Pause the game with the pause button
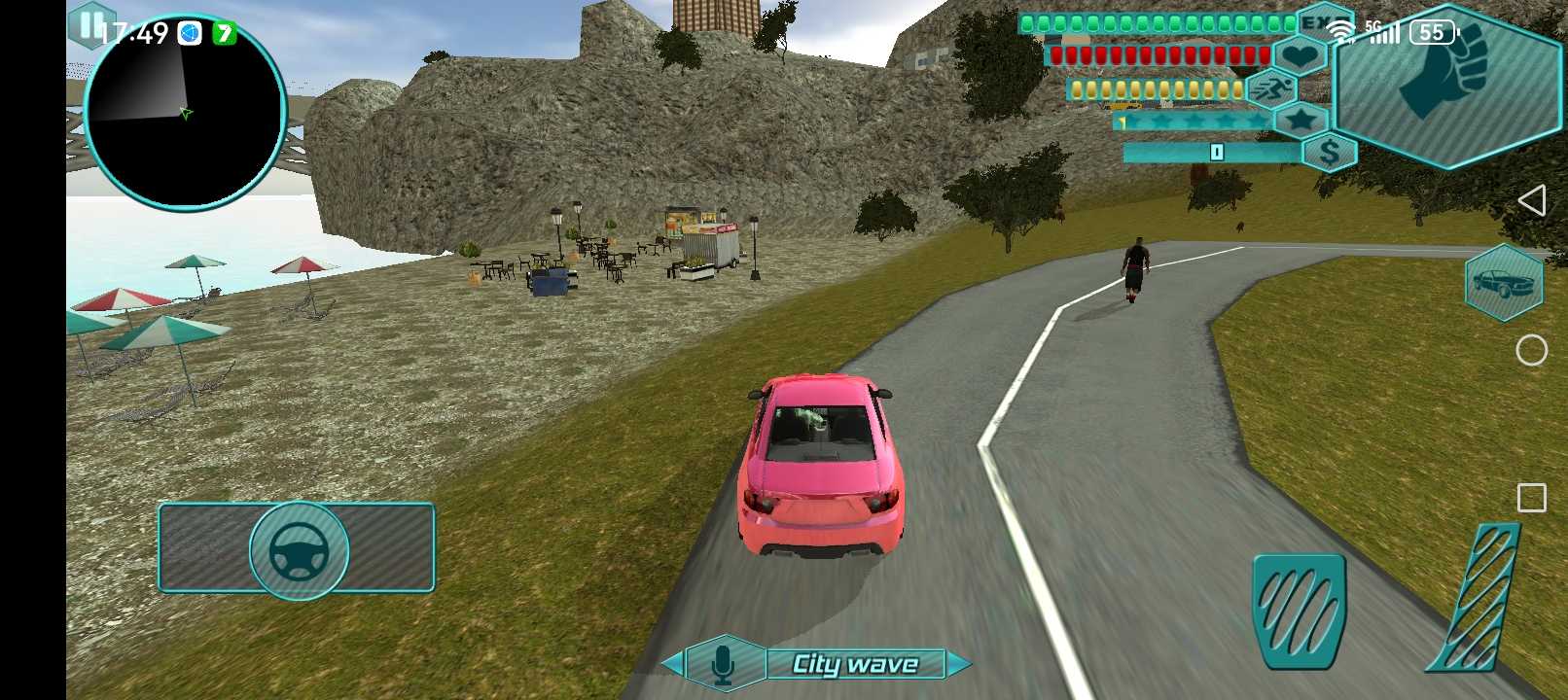1568x700 pixels. click(89, 24)
